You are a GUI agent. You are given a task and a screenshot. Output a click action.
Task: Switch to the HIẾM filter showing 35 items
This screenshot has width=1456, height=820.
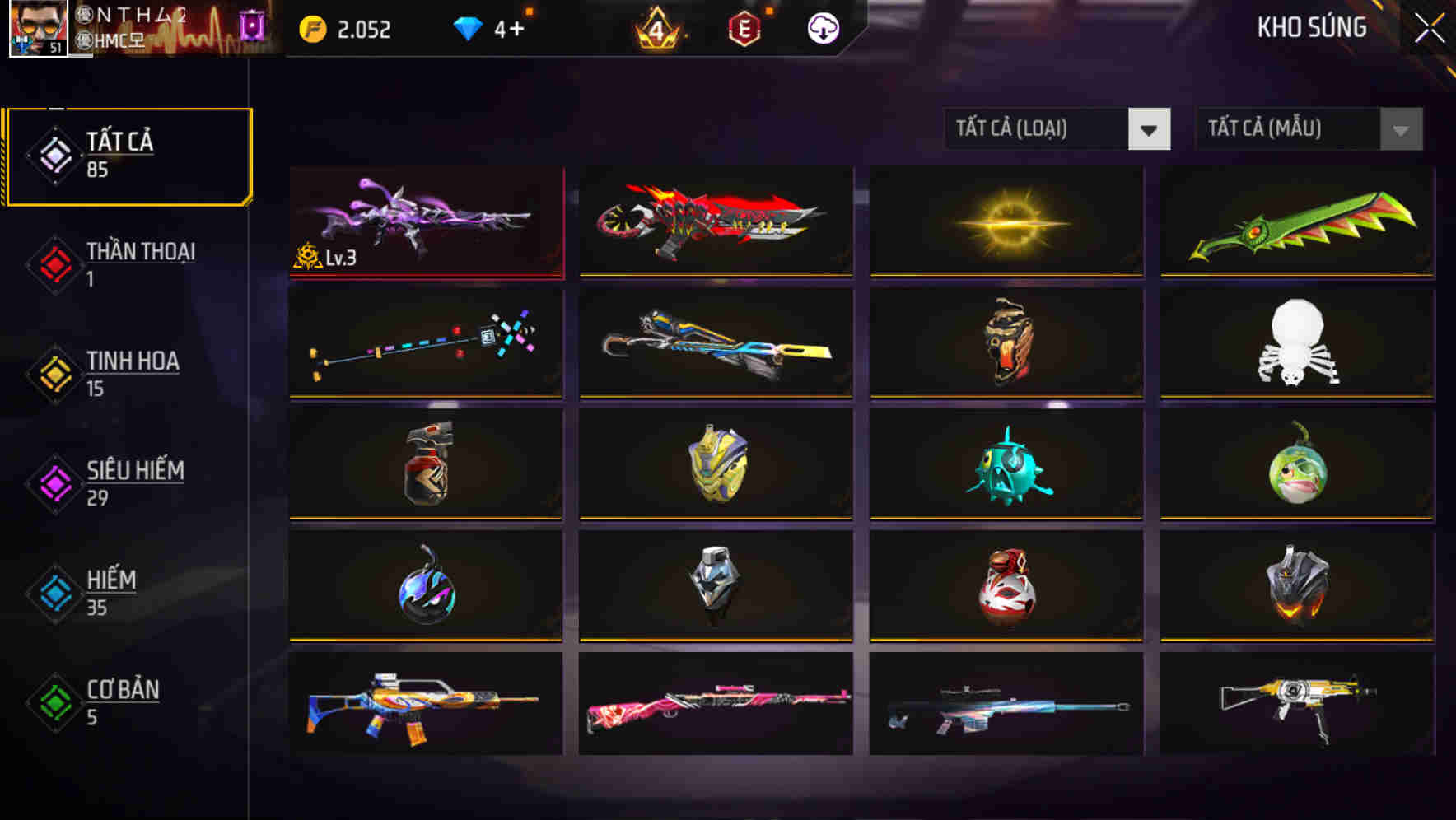(x=111, y=592)
